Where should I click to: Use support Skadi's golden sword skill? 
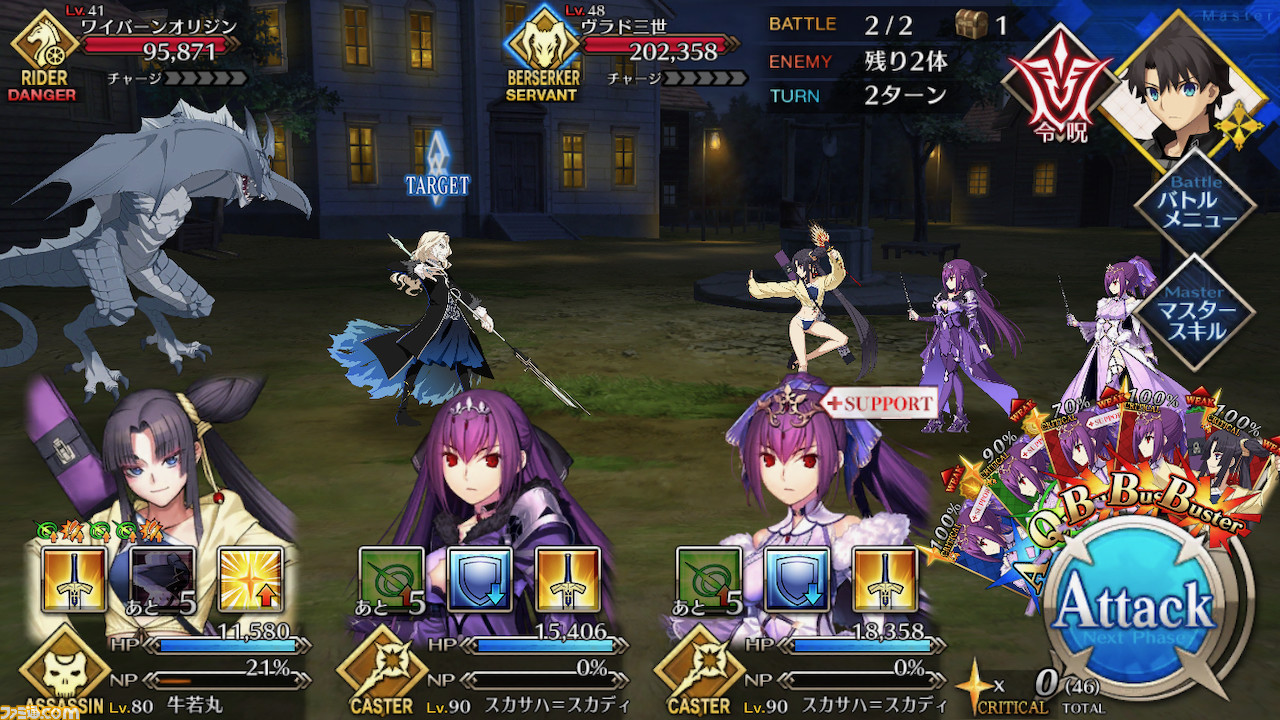click(x=885, y=579)
